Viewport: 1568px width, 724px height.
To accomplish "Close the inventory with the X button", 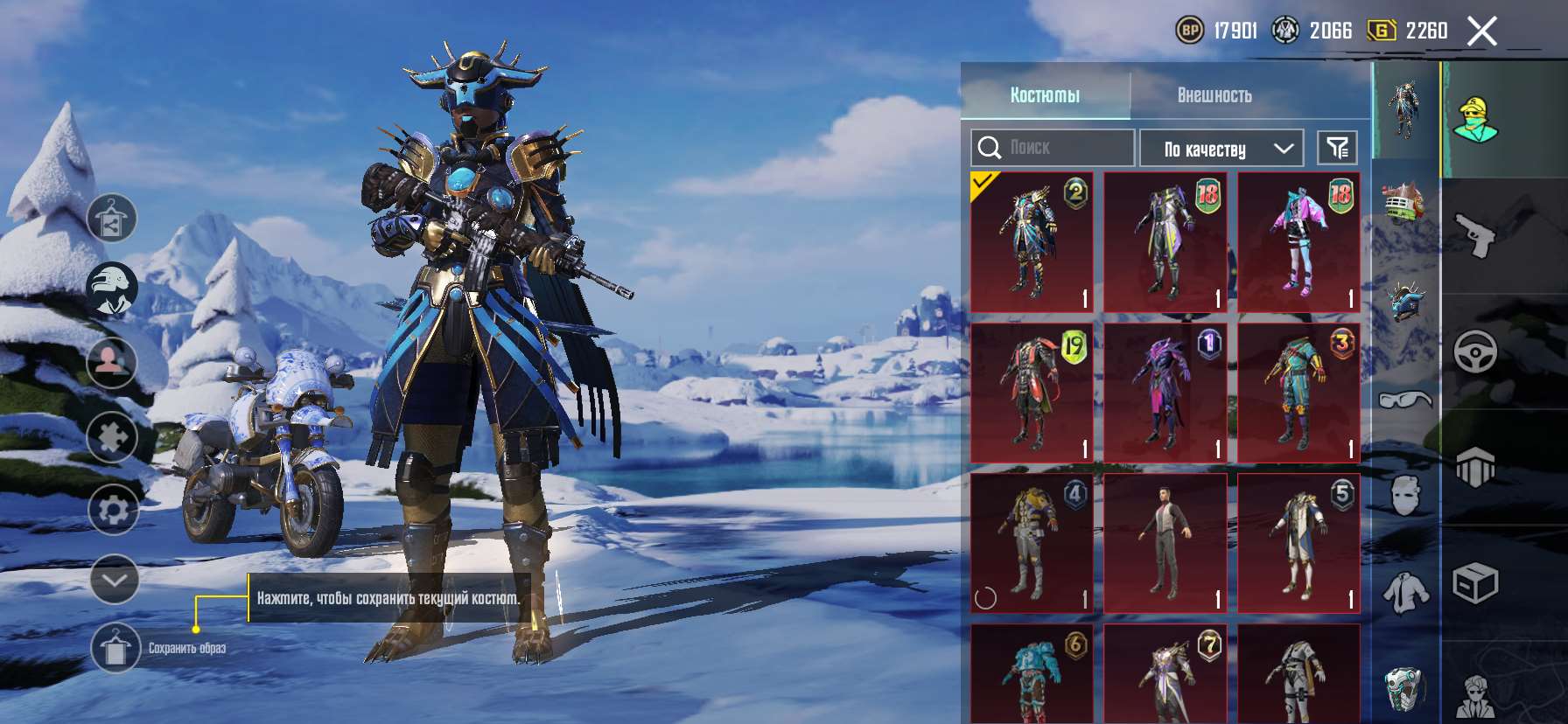I will [x=1482, y=31].
